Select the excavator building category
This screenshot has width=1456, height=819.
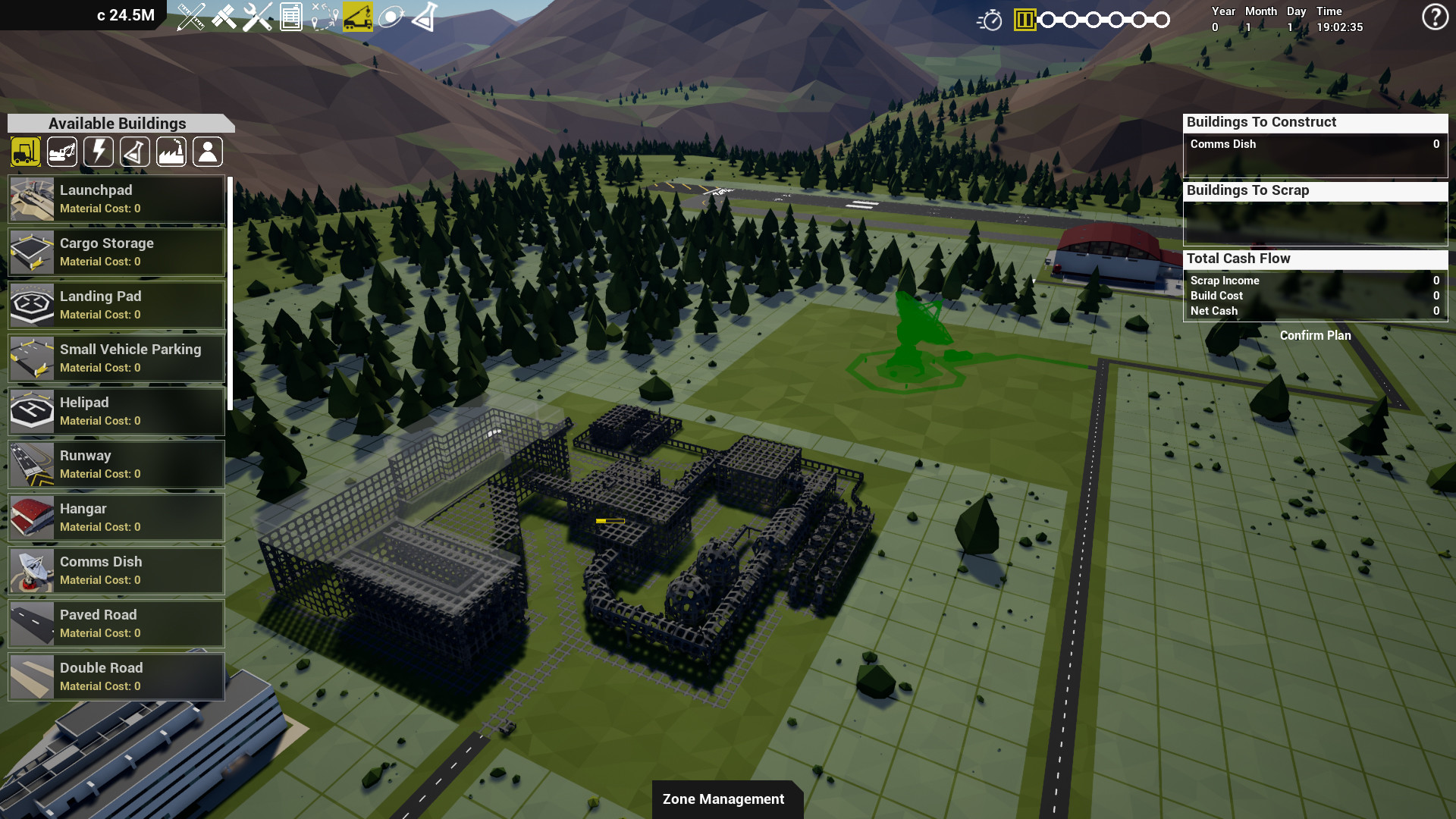click(x=61, y=152)
